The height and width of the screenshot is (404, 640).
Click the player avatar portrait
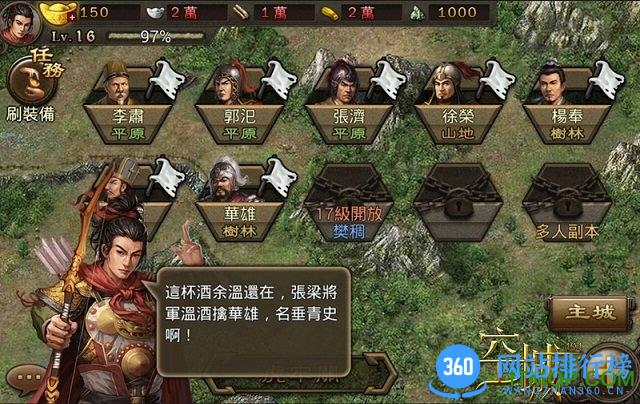pos(19,22)
